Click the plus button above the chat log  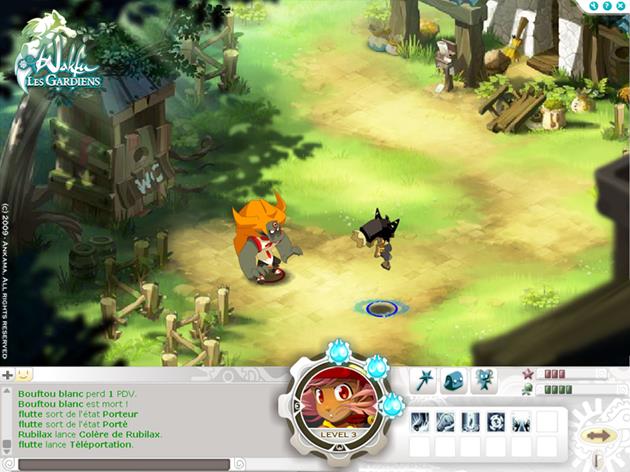(8, 375)
